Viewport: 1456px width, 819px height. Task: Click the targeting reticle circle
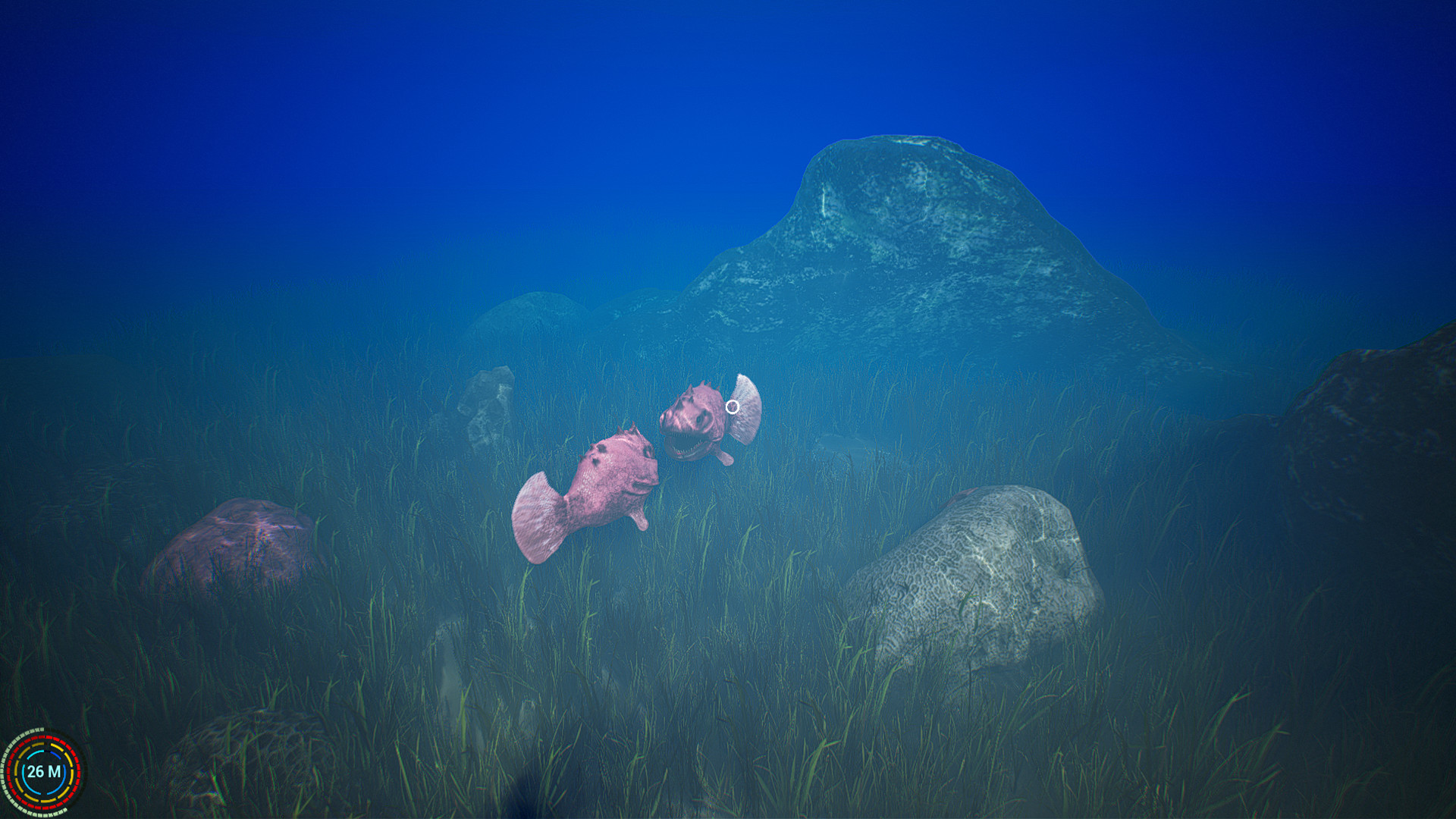733,407
